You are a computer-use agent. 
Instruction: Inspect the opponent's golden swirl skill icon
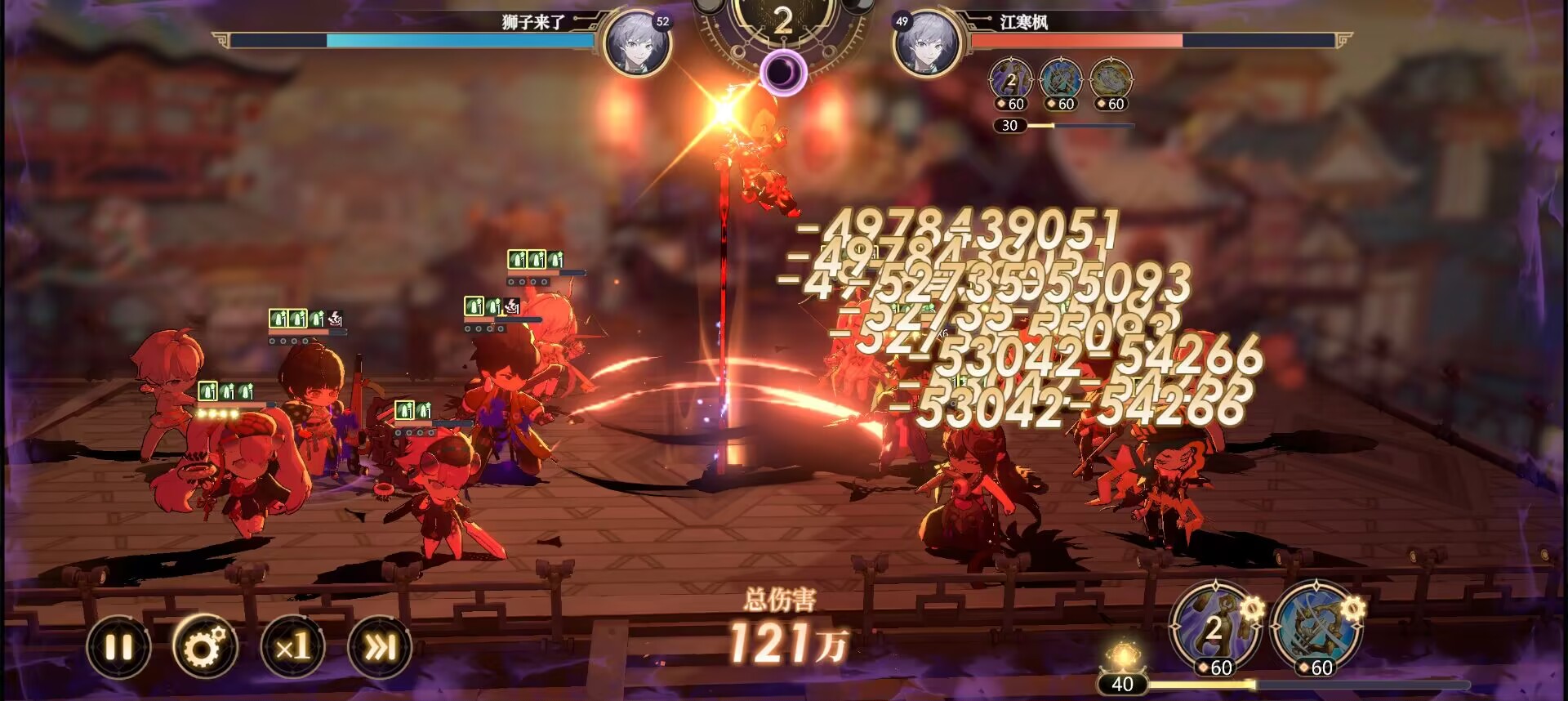click(x=1111, y=80)
